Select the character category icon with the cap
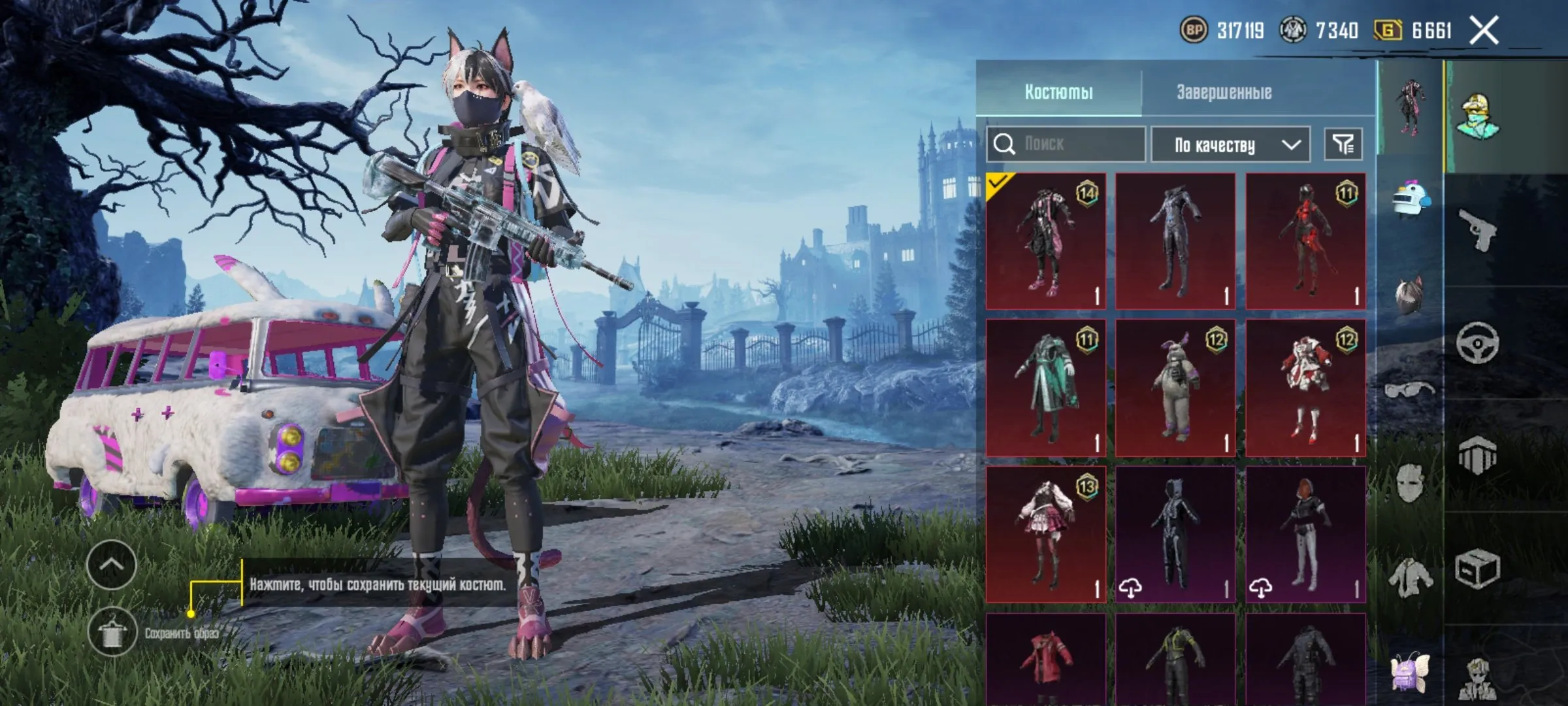The width and height of the screenshot is (1568, 706). point(1478,116)
